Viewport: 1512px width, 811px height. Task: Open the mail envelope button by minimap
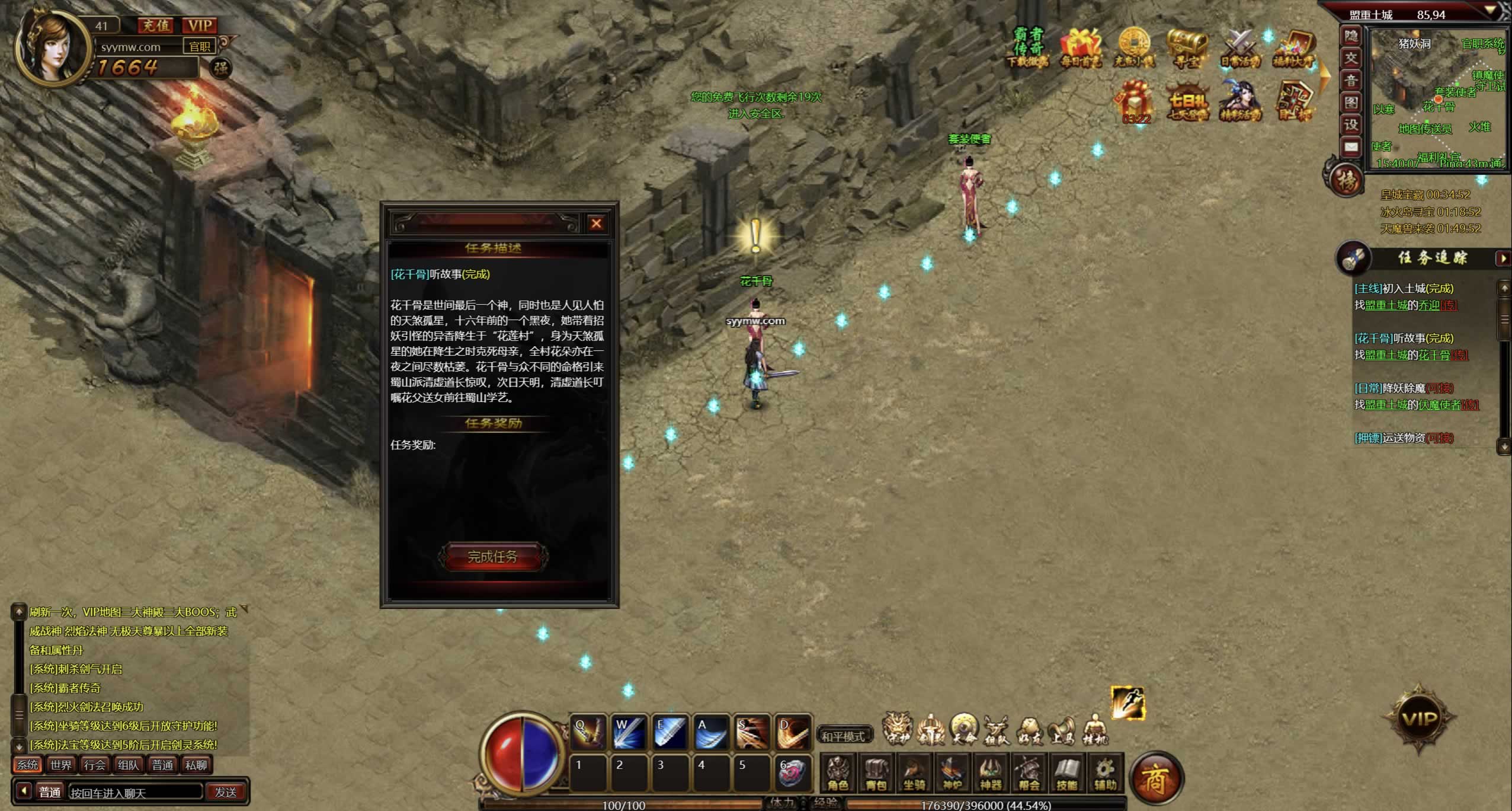pyautogui.click(x=1351, y=147)
